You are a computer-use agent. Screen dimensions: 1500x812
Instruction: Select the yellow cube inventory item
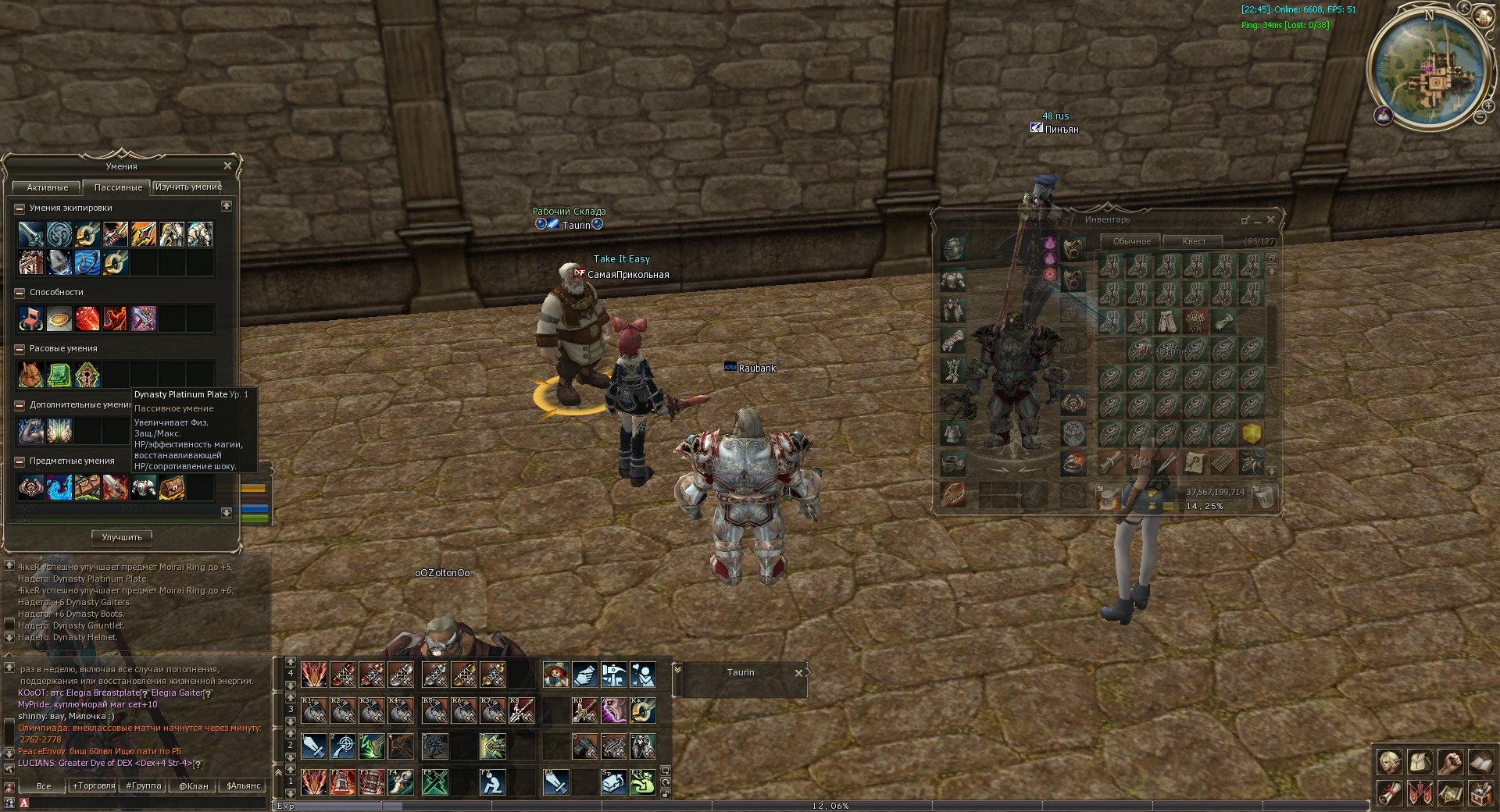[1252, 433]
